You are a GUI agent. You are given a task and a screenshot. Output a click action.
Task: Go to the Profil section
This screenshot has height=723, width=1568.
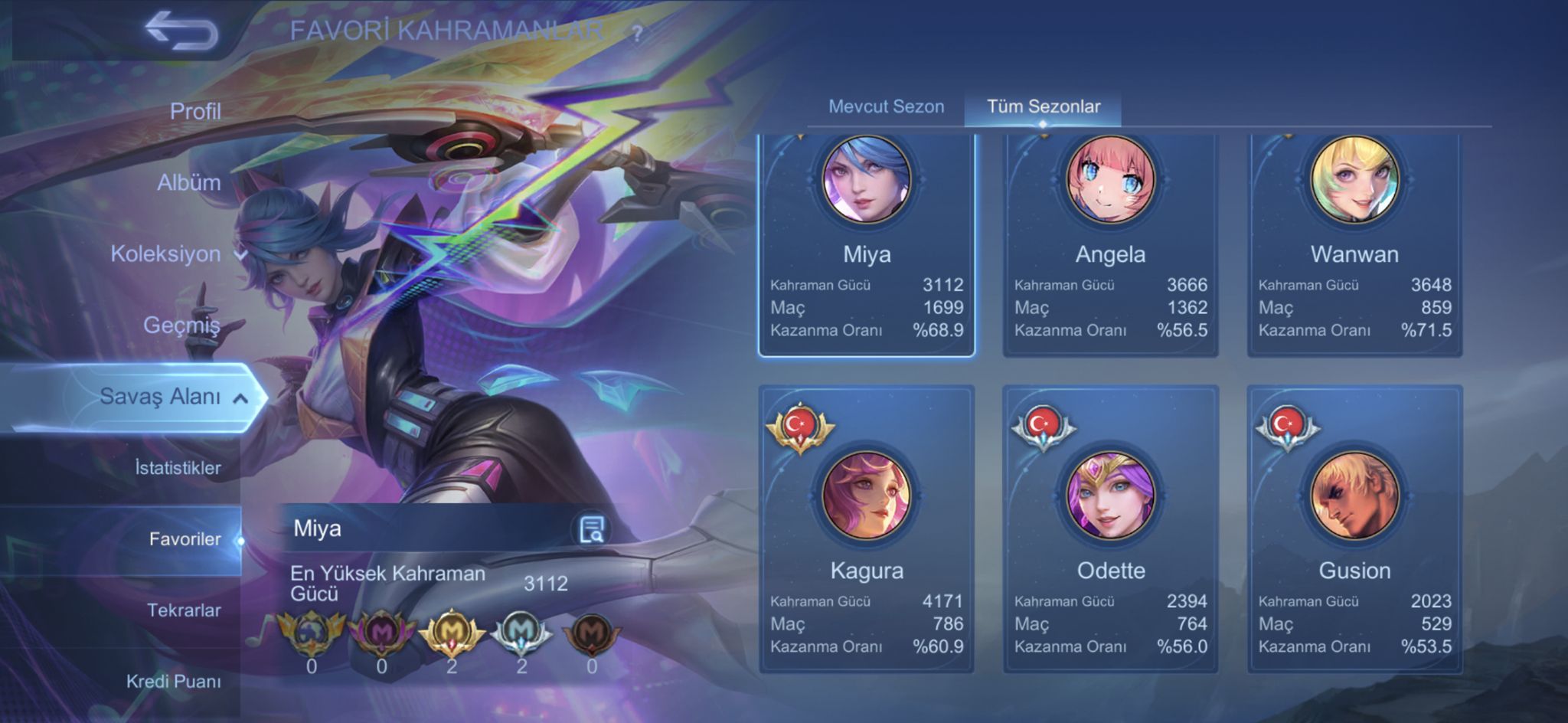click(196, 111)
